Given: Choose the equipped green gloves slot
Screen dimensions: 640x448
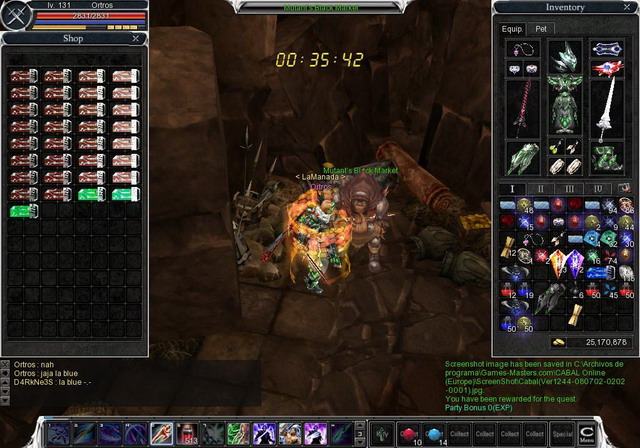Looking at the screenshot, I should coord(522,157).
